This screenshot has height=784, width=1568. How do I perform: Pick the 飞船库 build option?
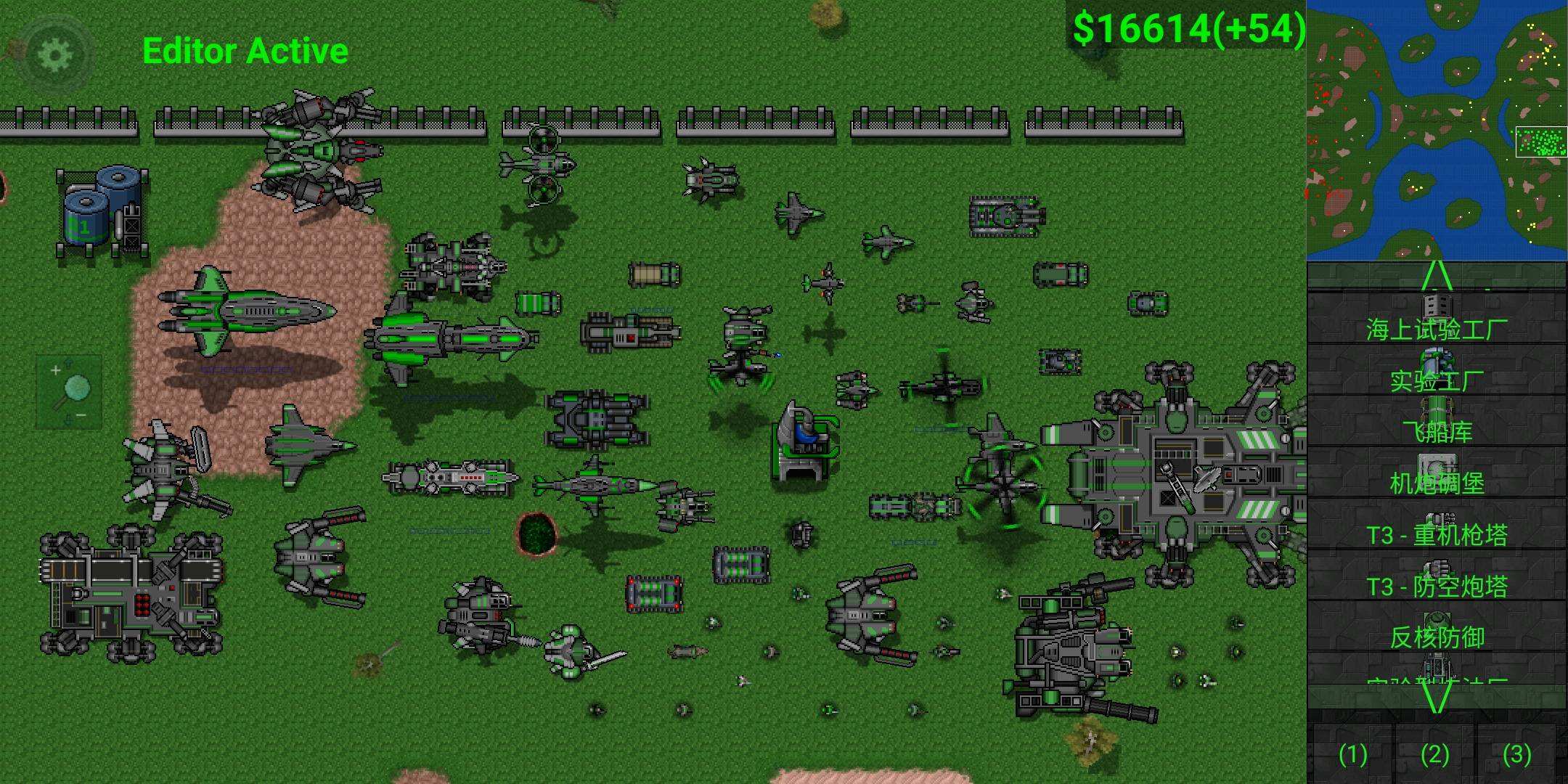point(1437,422)
